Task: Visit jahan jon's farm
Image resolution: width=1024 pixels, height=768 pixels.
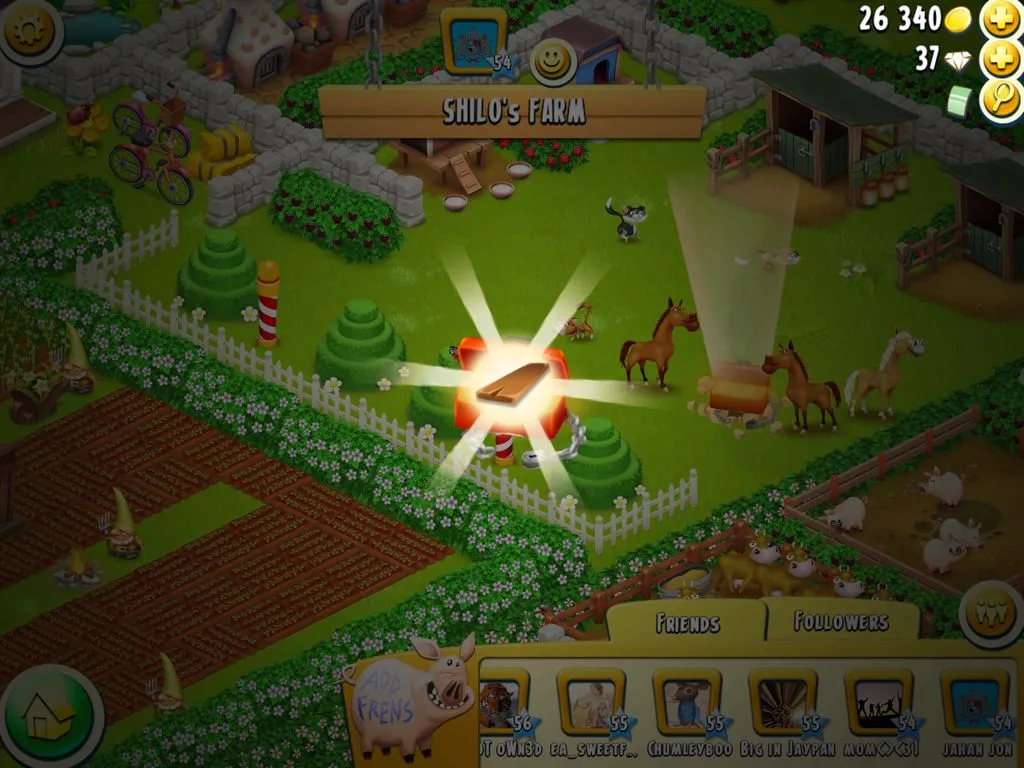Action: point(974,702)
